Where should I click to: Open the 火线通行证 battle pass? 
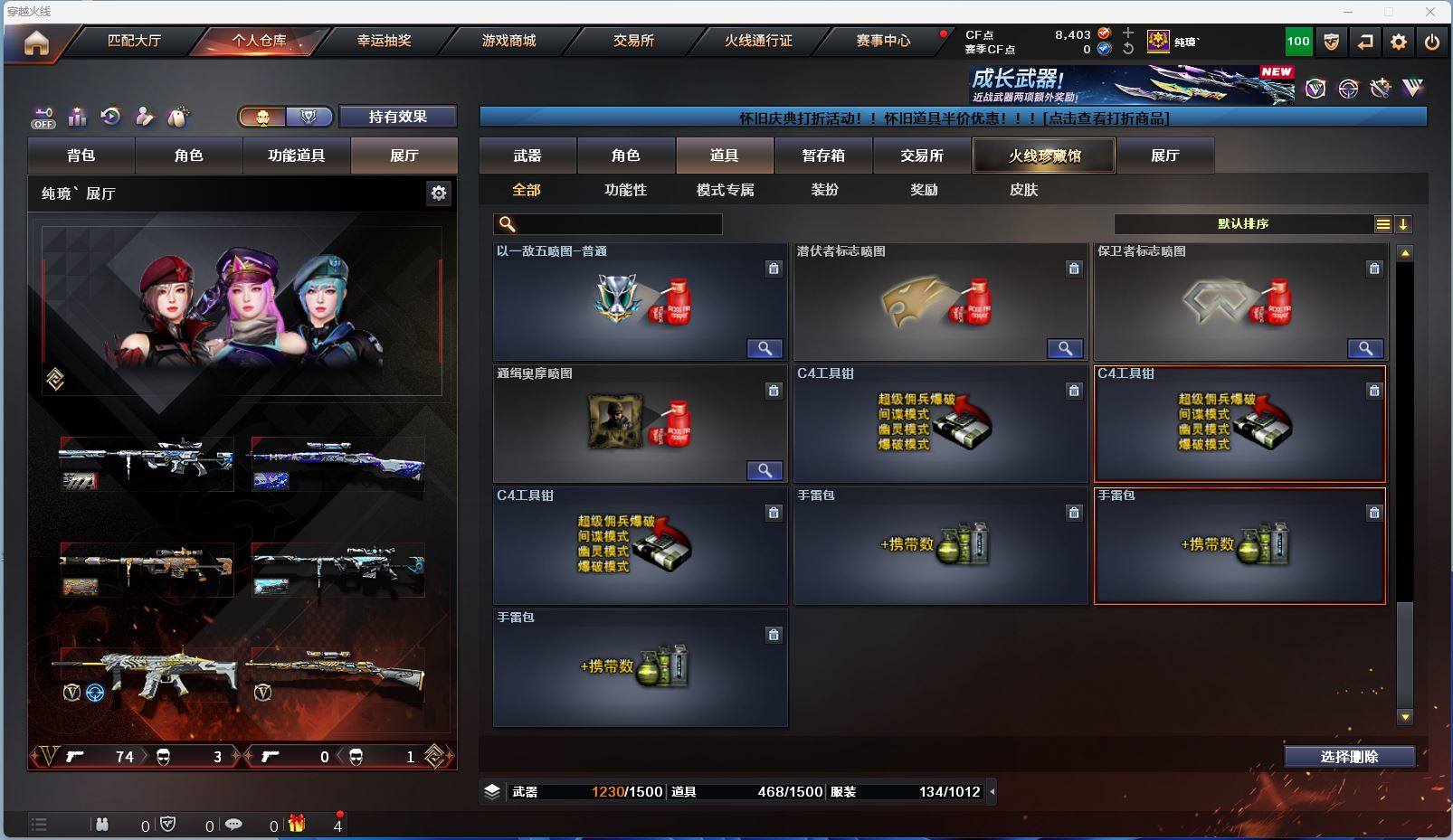pyautogui.click(x=758, y=41)
